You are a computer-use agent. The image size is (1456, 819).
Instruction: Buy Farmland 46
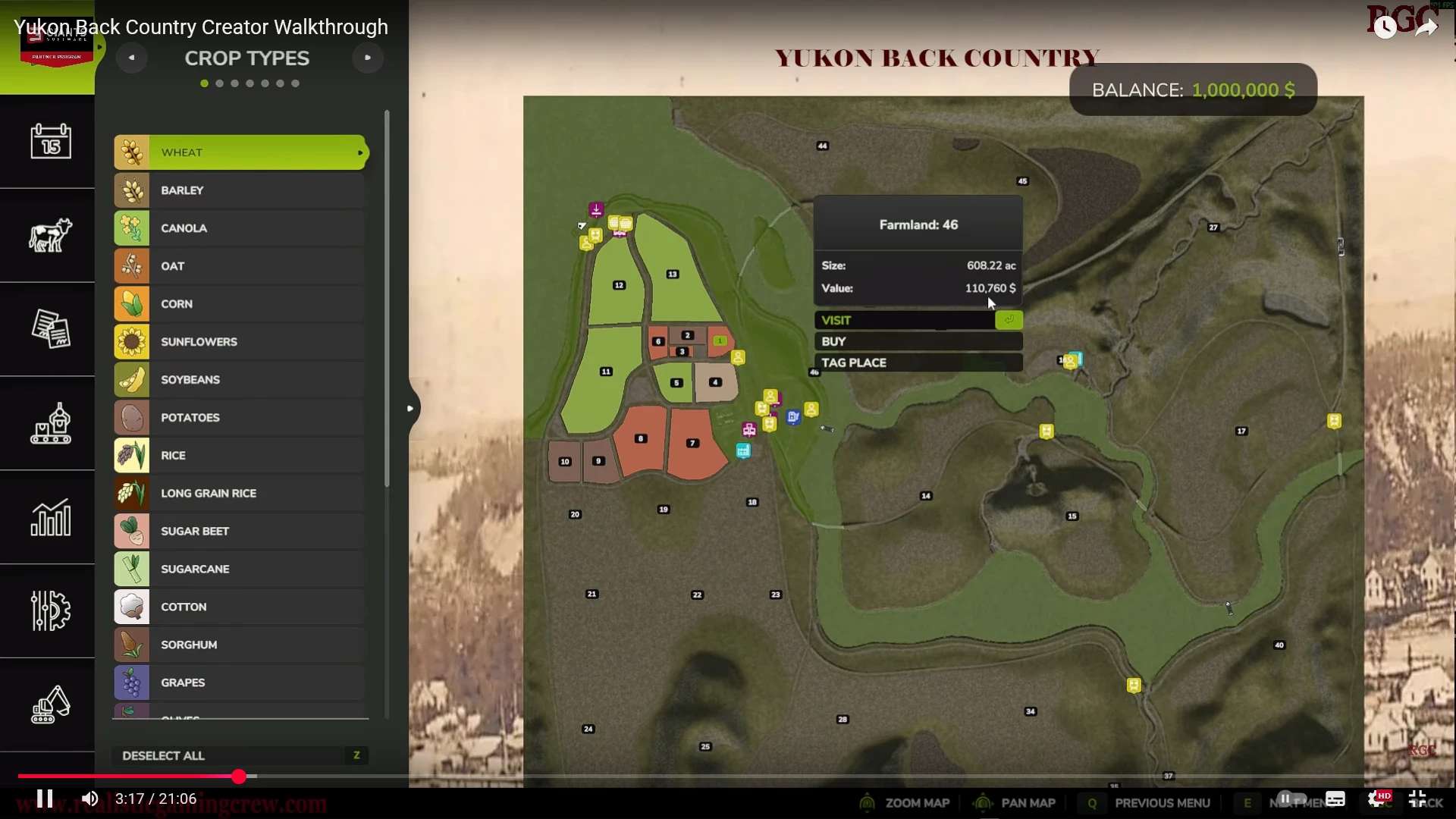coord(918,341)
